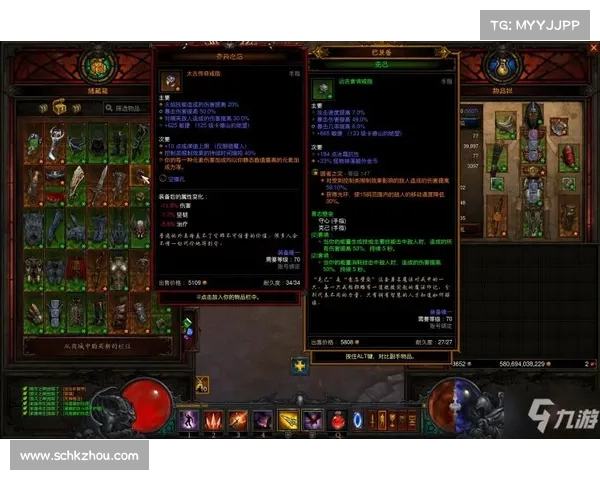Click the gold plus button below tooltip
The height and width of the screenshot is (480, 600).
click(300, 366)
